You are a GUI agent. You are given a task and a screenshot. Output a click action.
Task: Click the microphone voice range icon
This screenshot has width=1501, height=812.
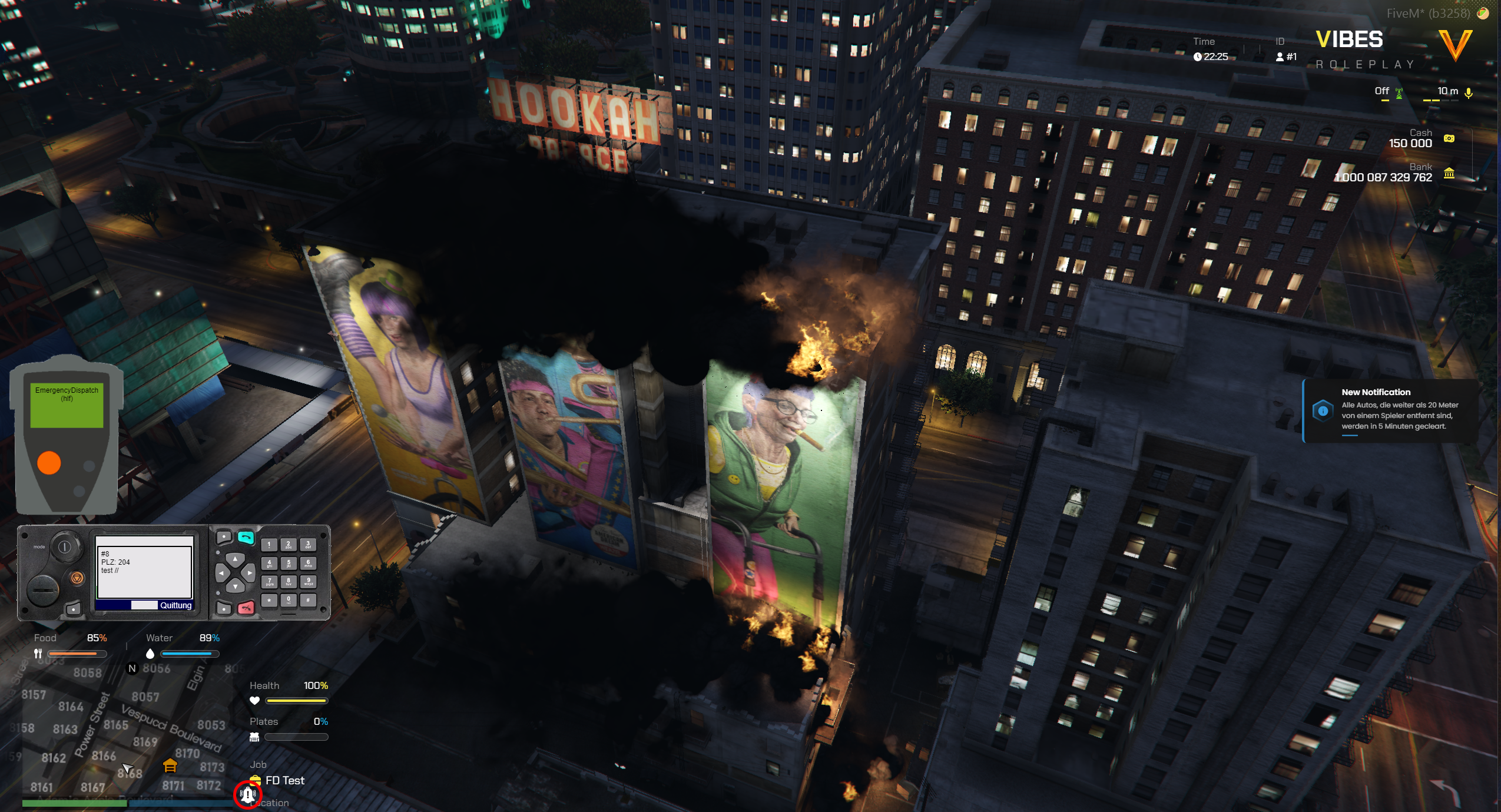[1469, 93]
